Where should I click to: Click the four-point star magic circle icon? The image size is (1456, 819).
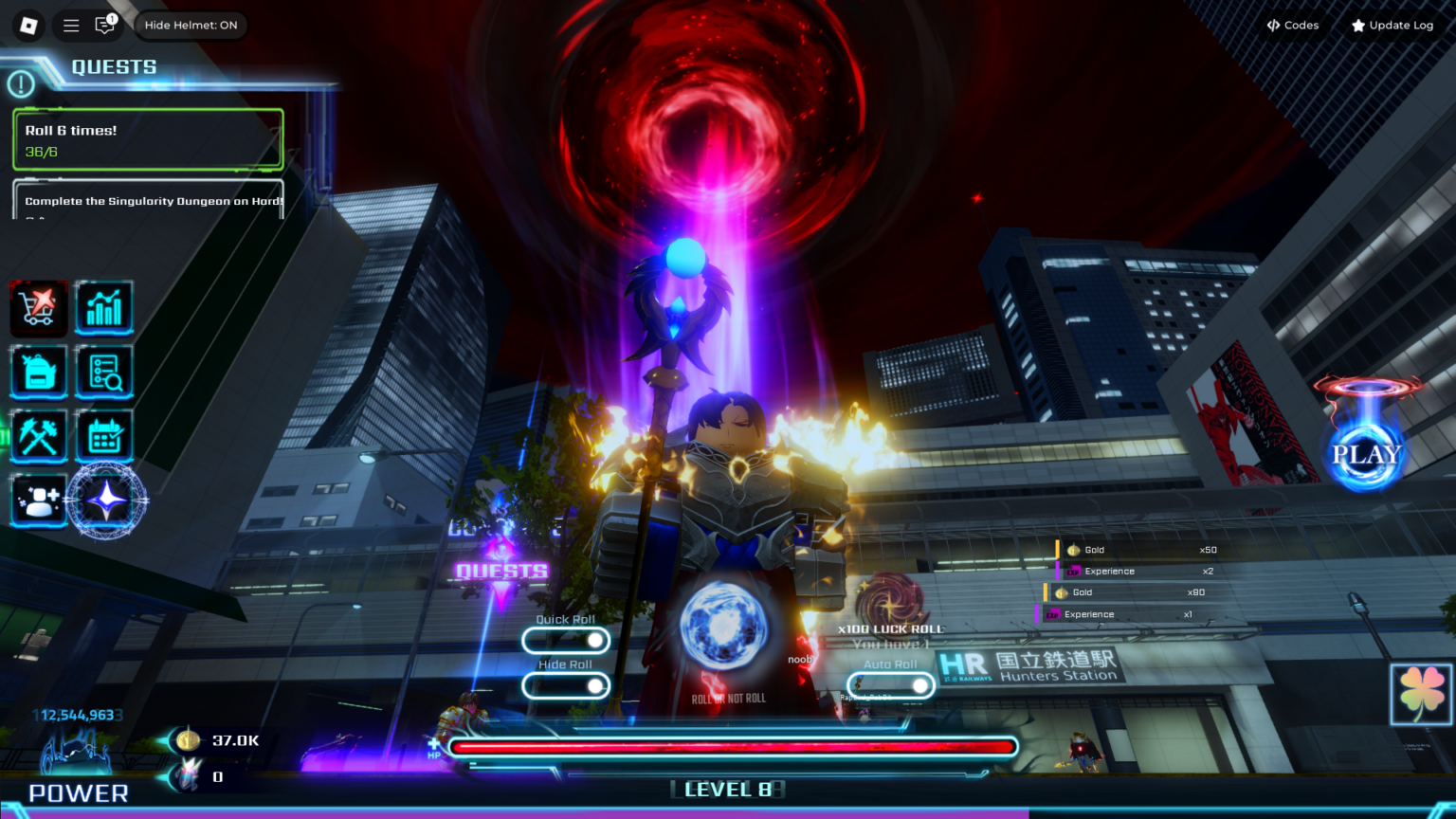point(106,500)
